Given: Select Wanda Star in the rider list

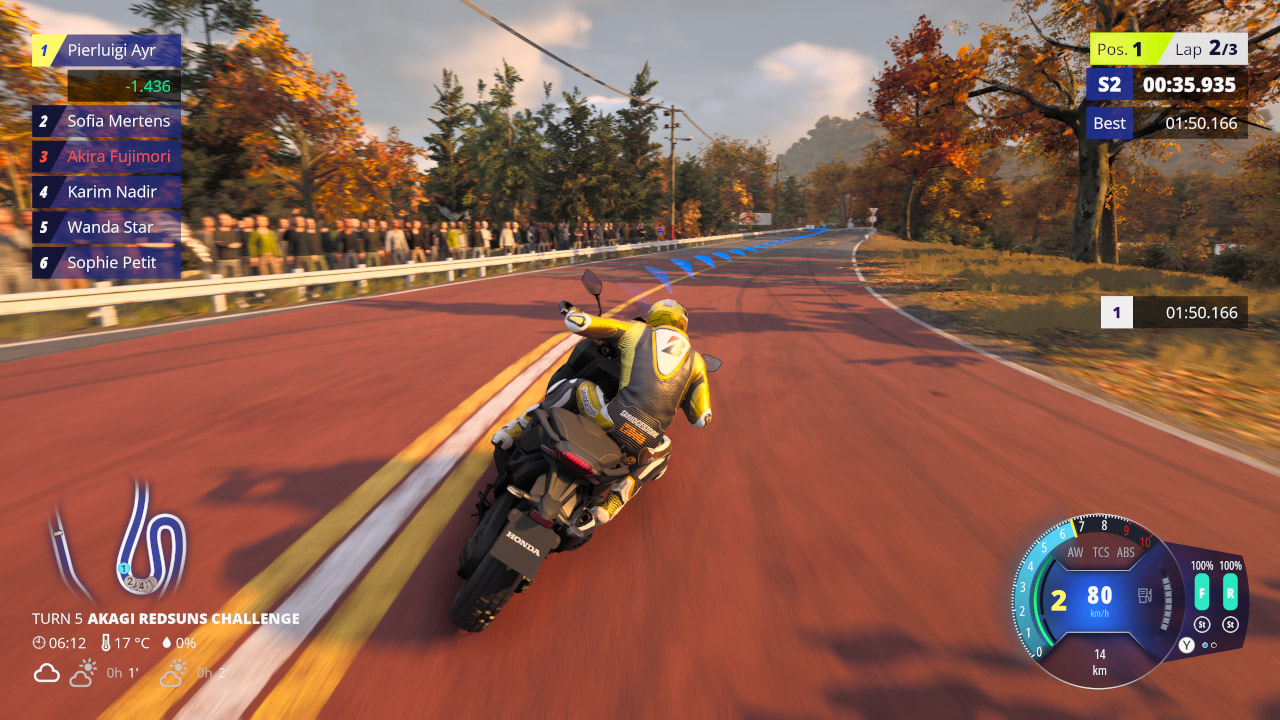Looking at the screenshot, I should coord(107,227).
